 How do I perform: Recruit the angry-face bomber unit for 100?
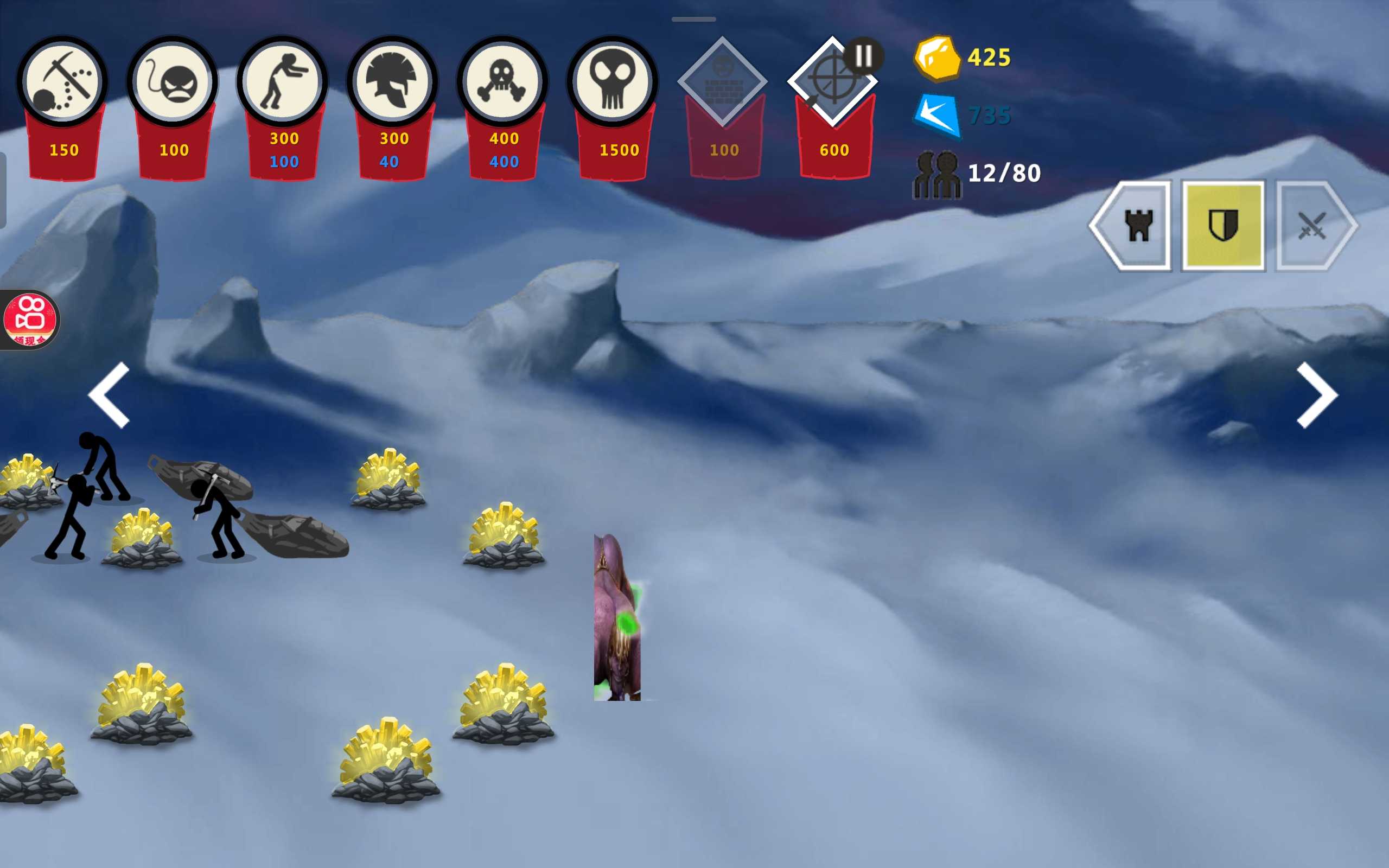(x=172, y=81)
